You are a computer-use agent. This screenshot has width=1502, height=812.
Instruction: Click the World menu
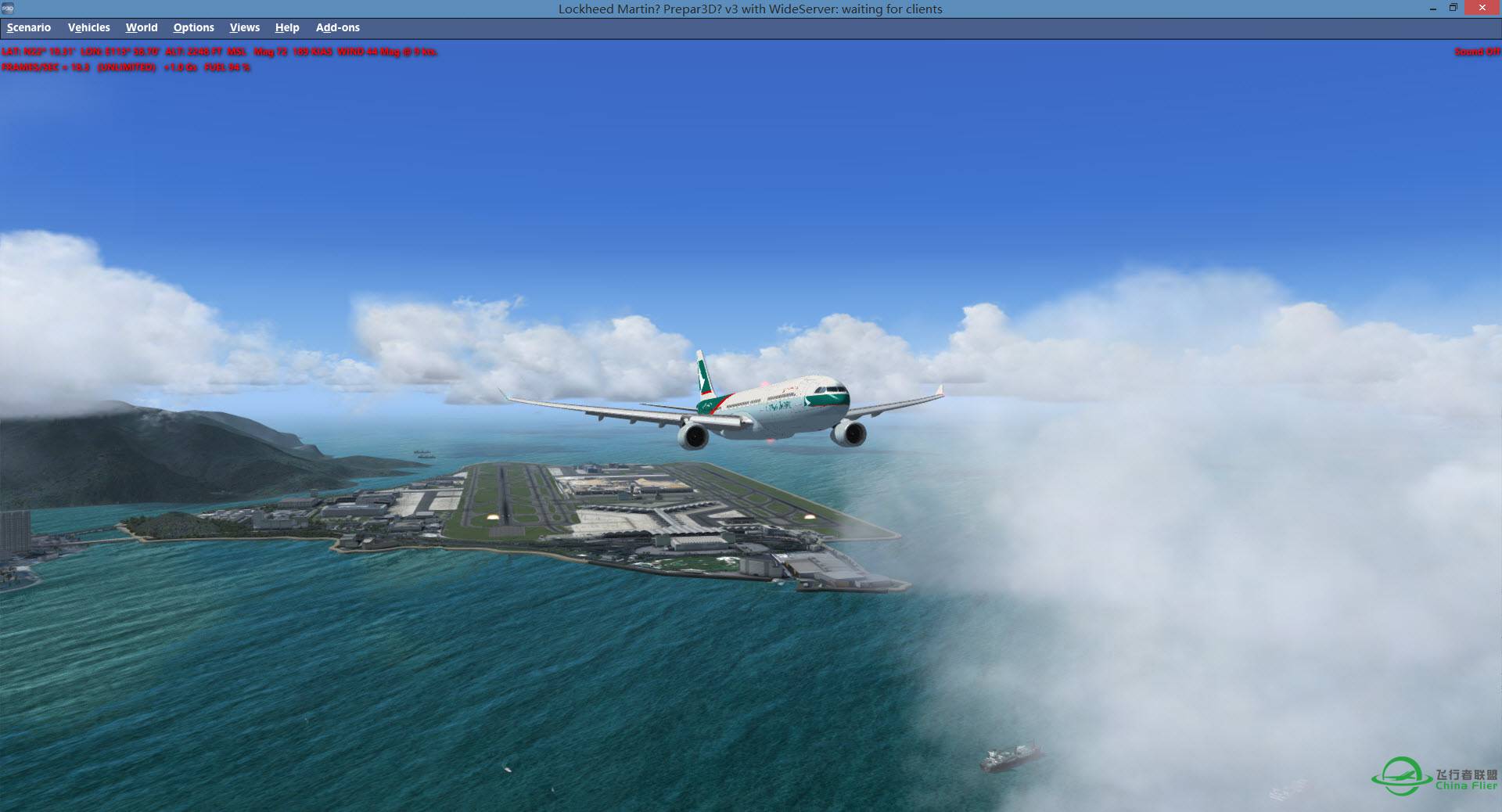click(x=142, y=27)
